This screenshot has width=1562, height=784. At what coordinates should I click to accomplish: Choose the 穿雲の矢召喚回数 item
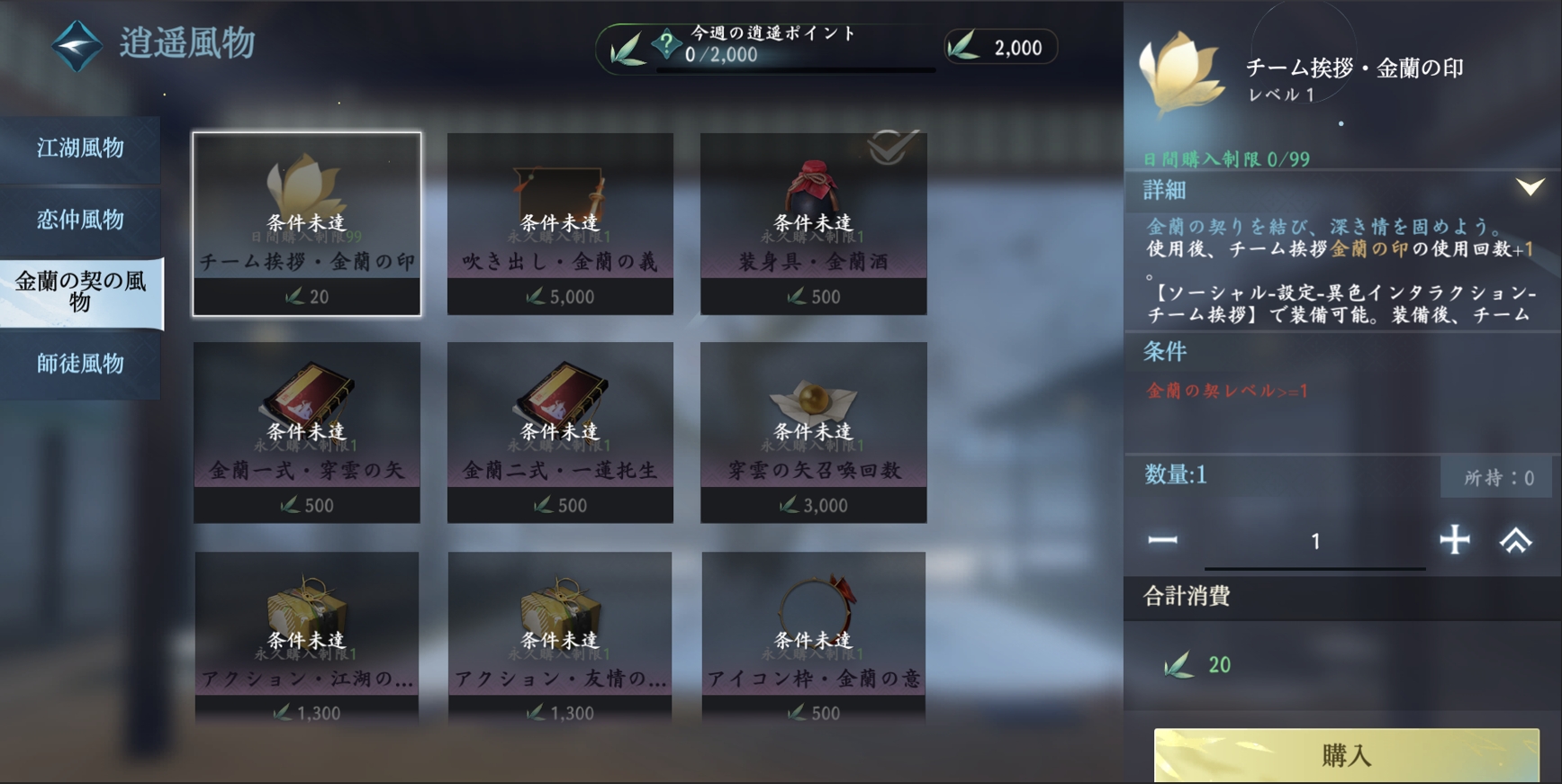[813, 432]
